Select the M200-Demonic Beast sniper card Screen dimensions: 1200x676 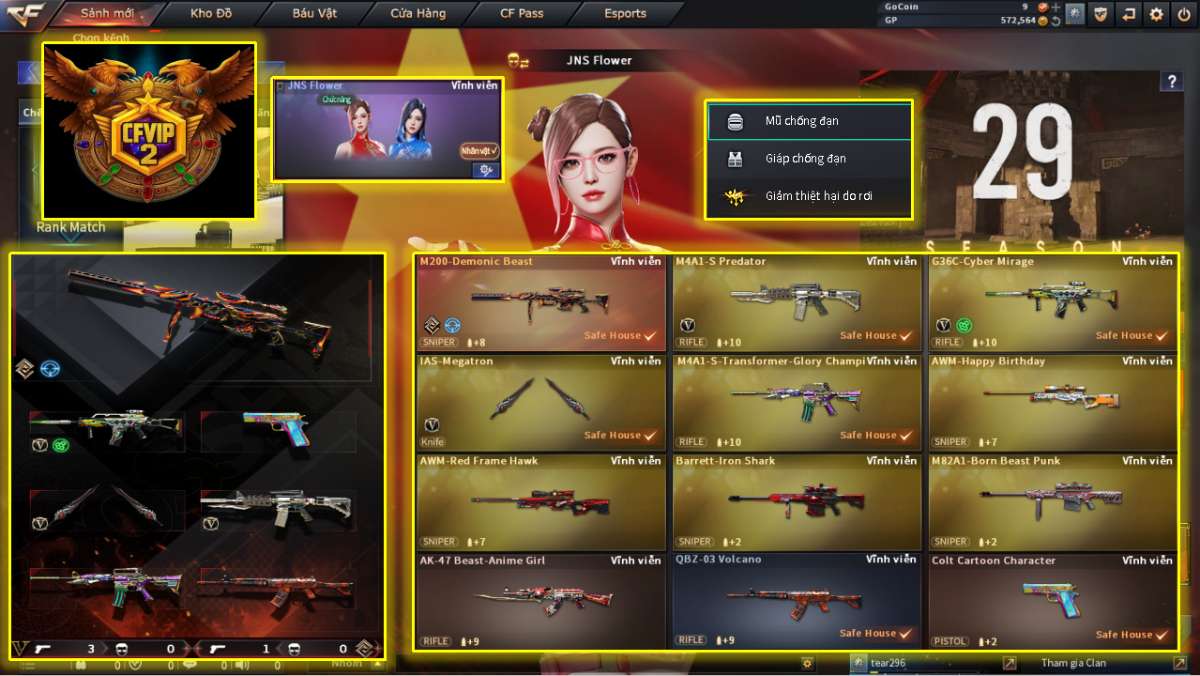pos(540,302)
